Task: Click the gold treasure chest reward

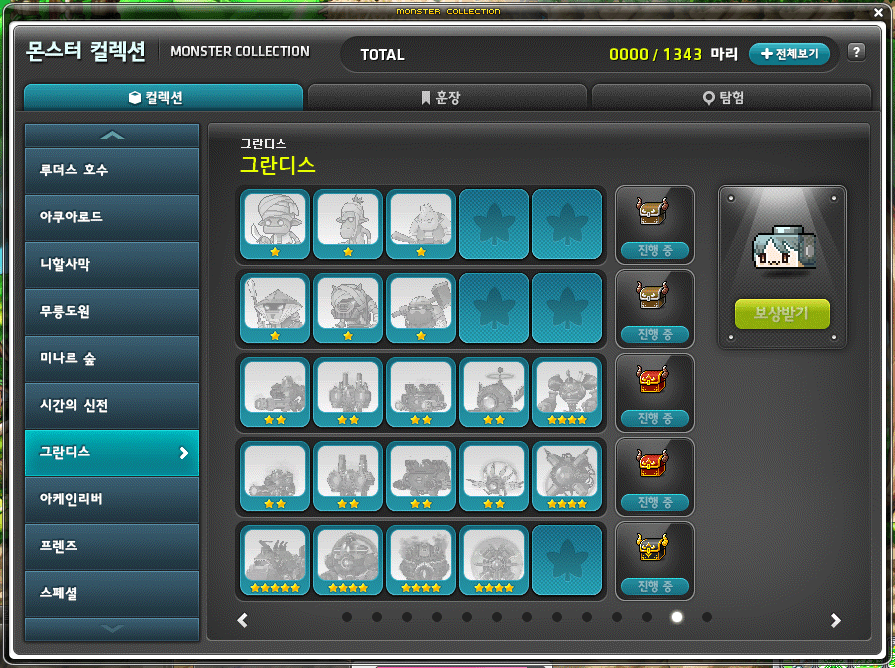Action: click(653, 547)
